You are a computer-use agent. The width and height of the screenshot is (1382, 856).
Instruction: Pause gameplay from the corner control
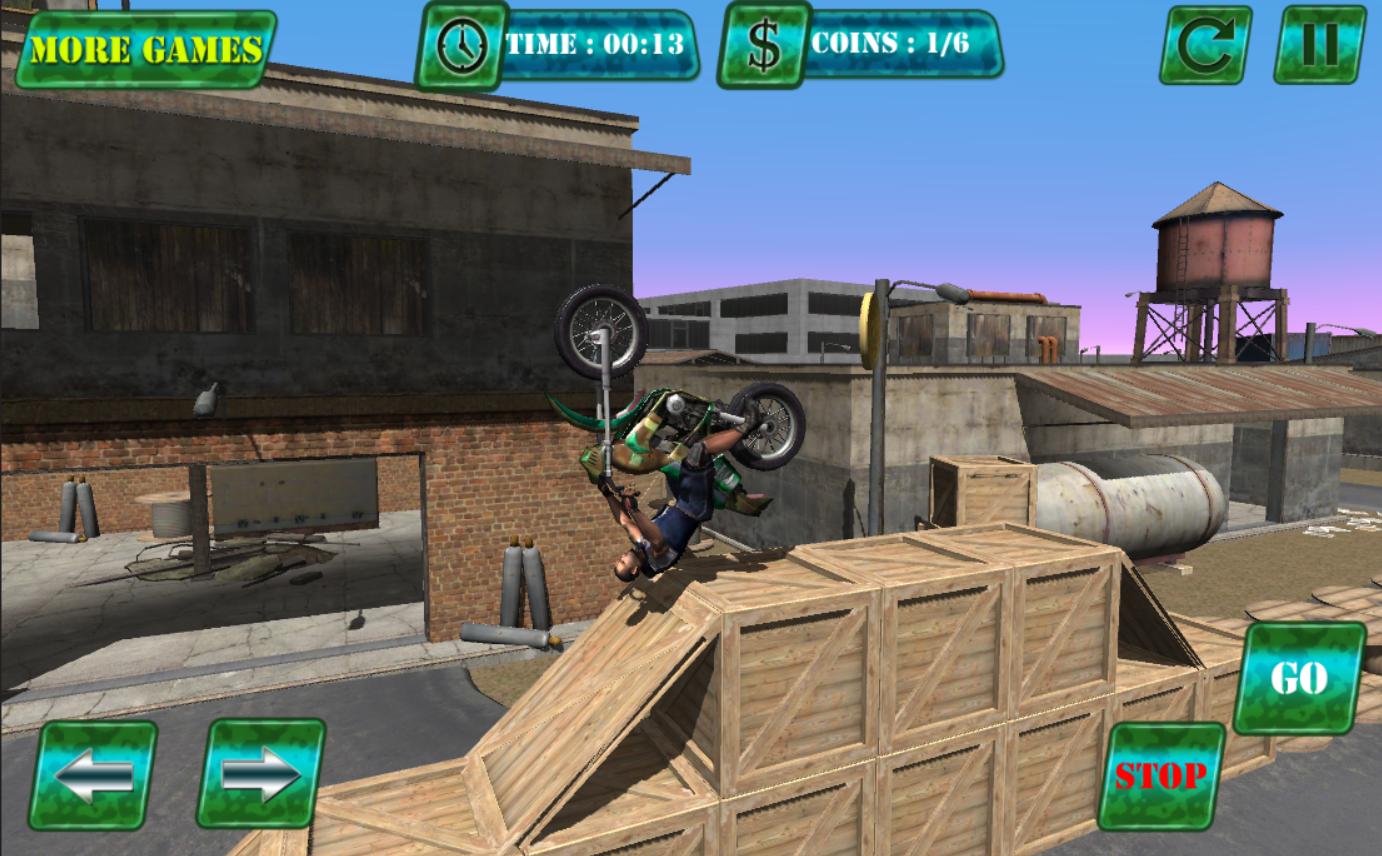1319,45
